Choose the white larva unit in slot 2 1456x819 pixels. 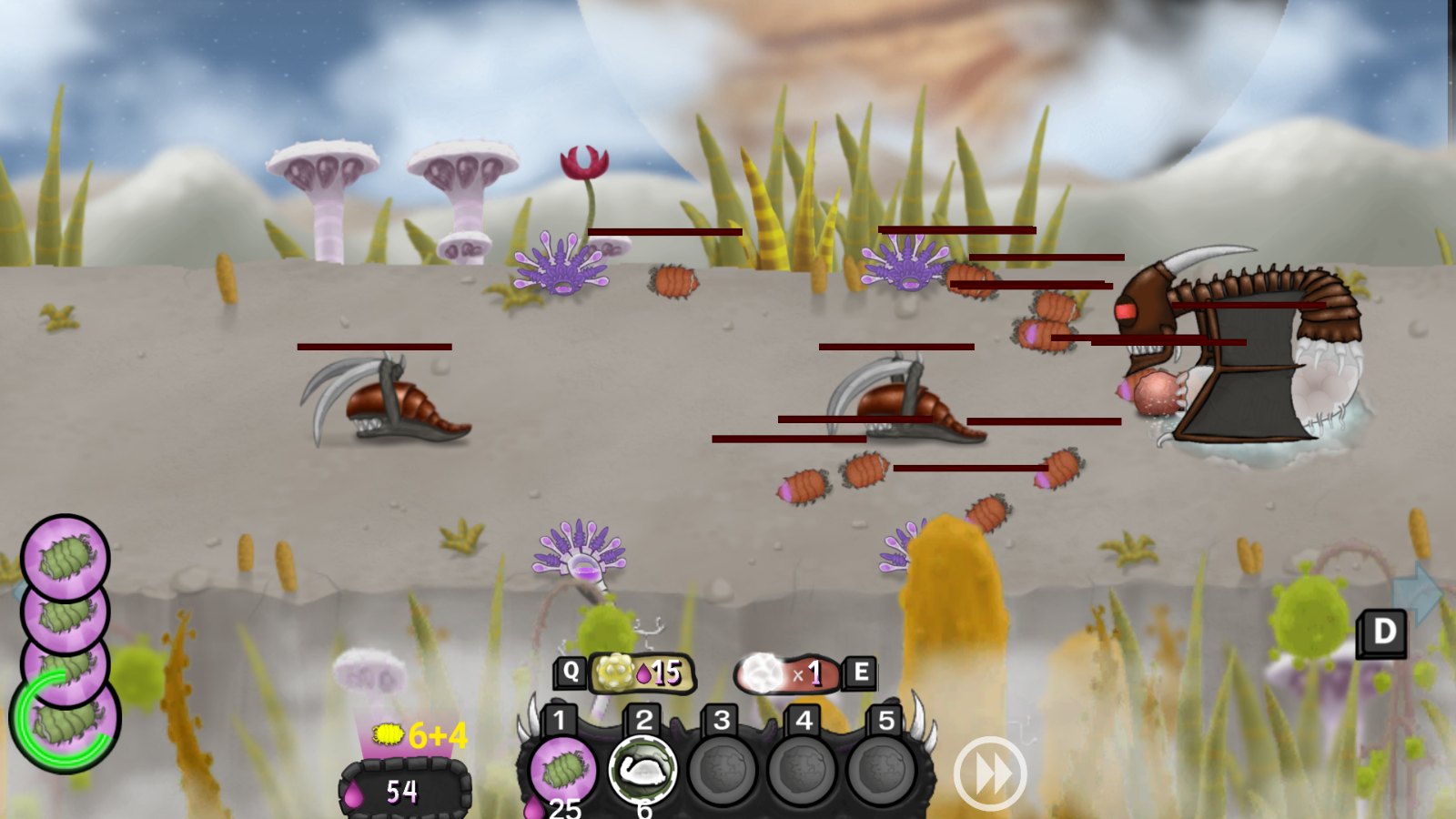[642, 770]
